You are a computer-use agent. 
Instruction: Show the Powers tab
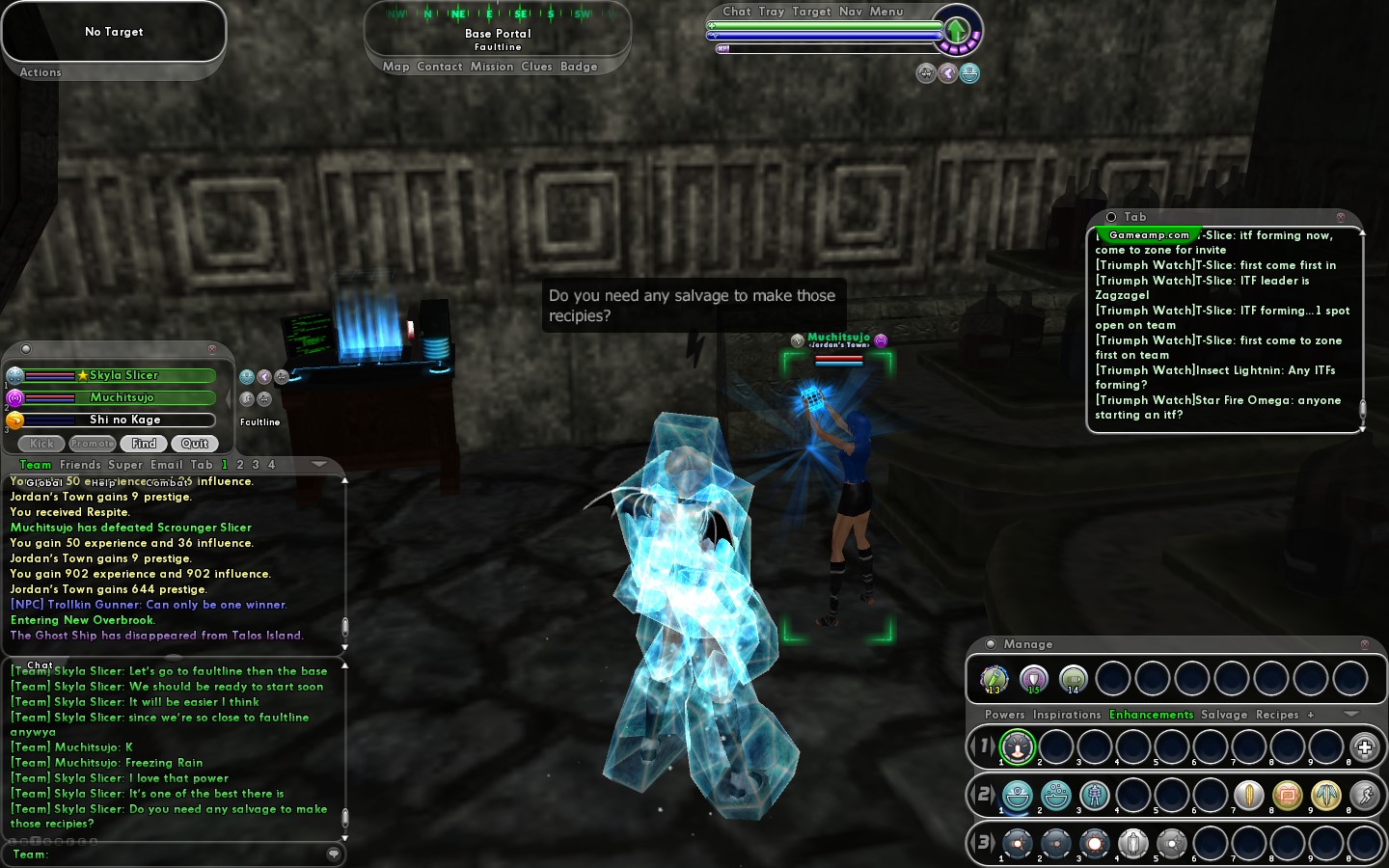[x=1004, y=715]
